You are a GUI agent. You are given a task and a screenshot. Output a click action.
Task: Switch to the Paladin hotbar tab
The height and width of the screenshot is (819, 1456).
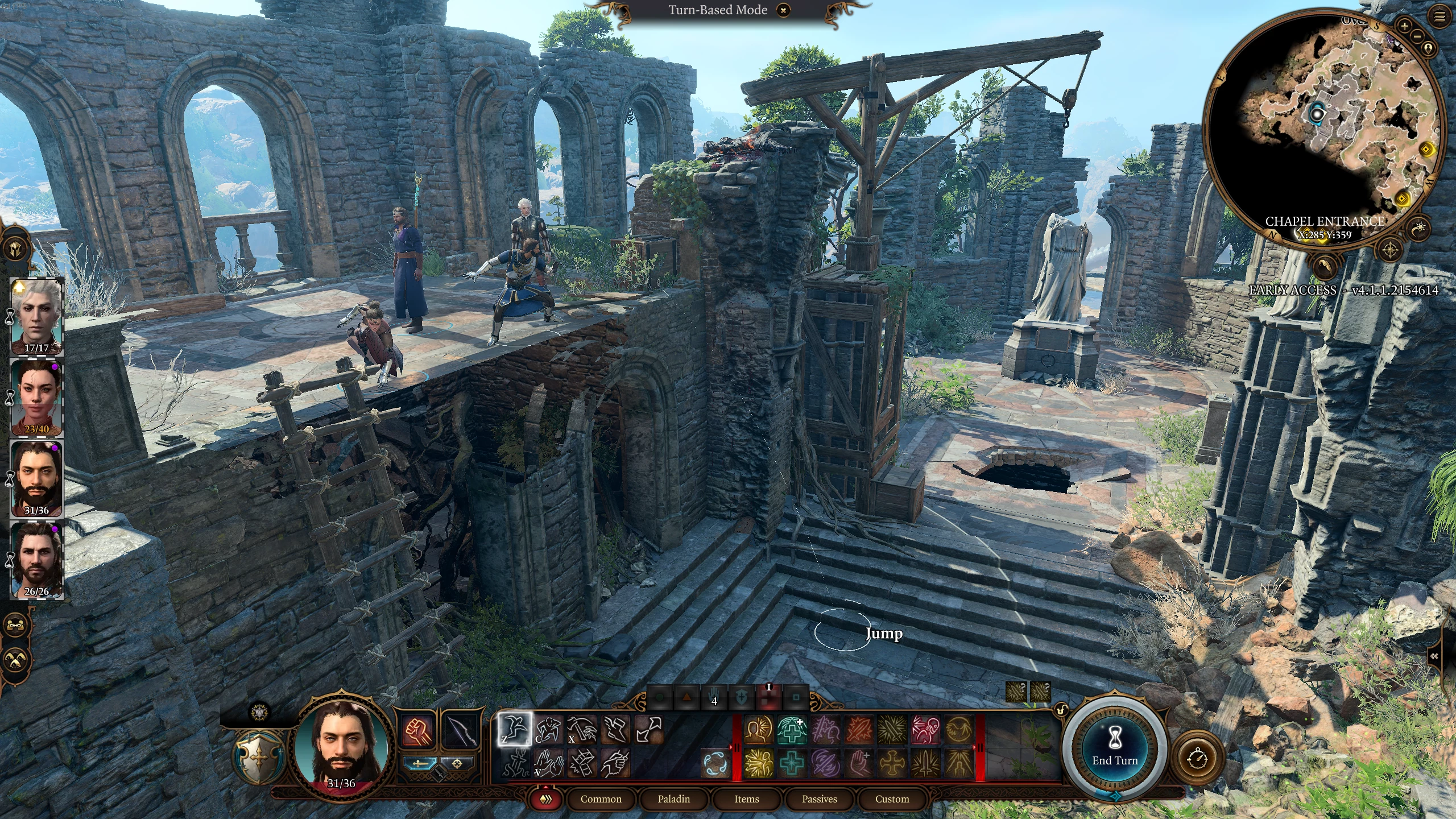pyautogui.click(x=673, y=799)
